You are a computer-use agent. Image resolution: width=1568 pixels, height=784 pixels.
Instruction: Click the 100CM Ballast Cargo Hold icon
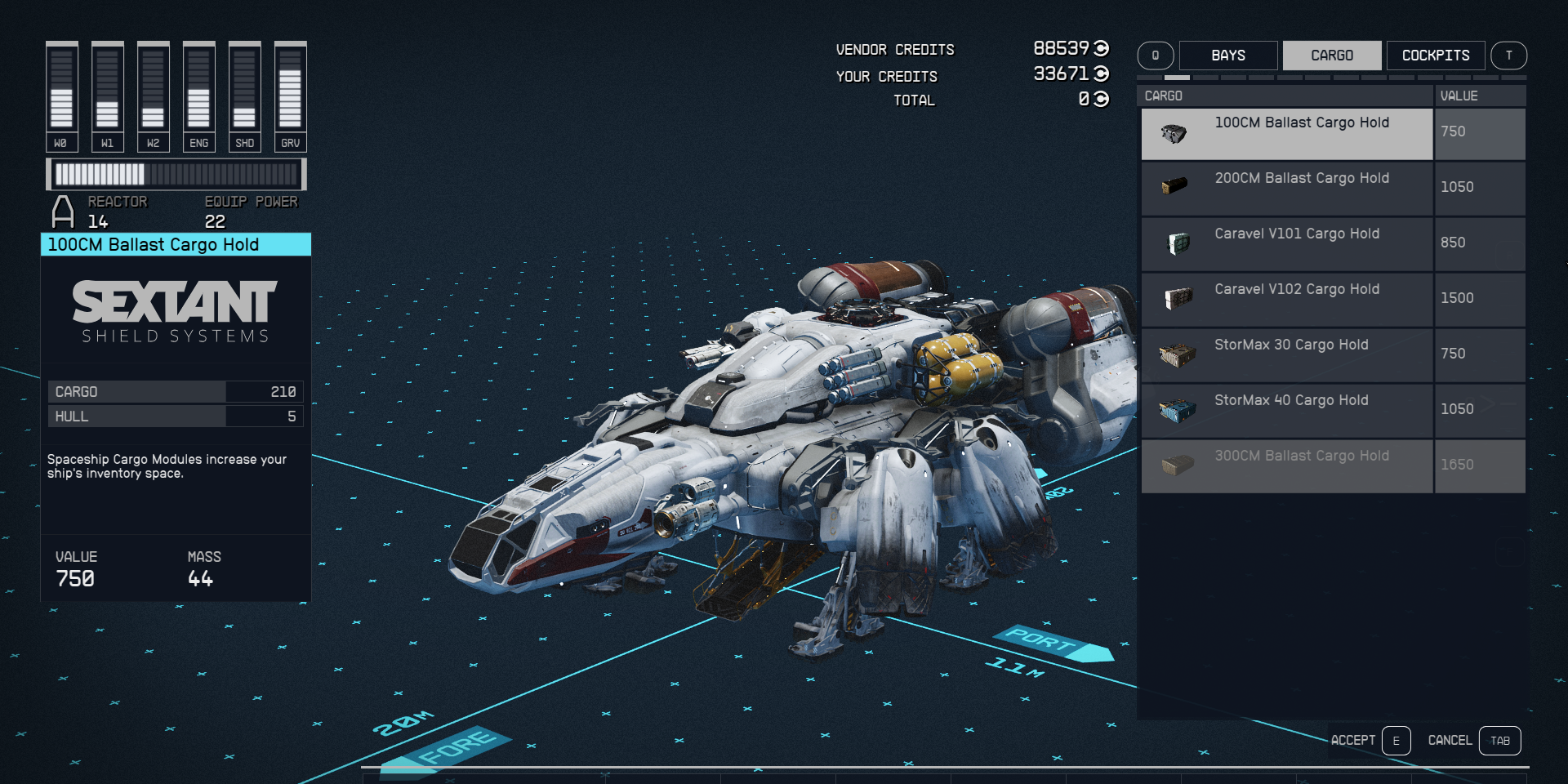[x=1174, y=133]
